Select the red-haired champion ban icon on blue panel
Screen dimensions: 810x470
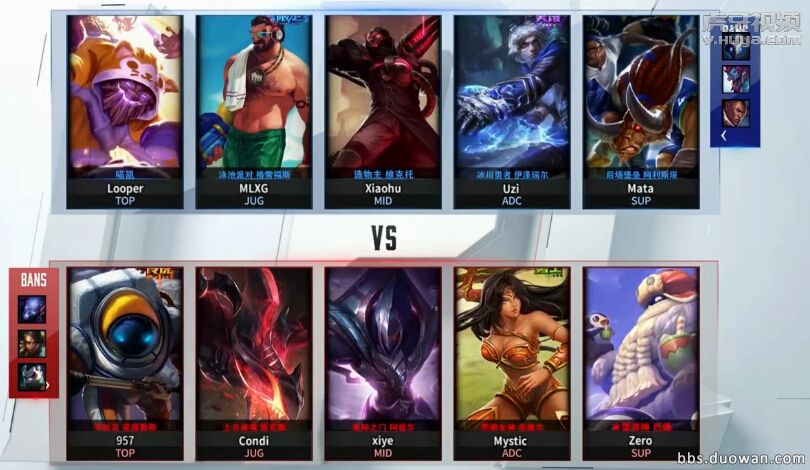[x=735, y=77]
